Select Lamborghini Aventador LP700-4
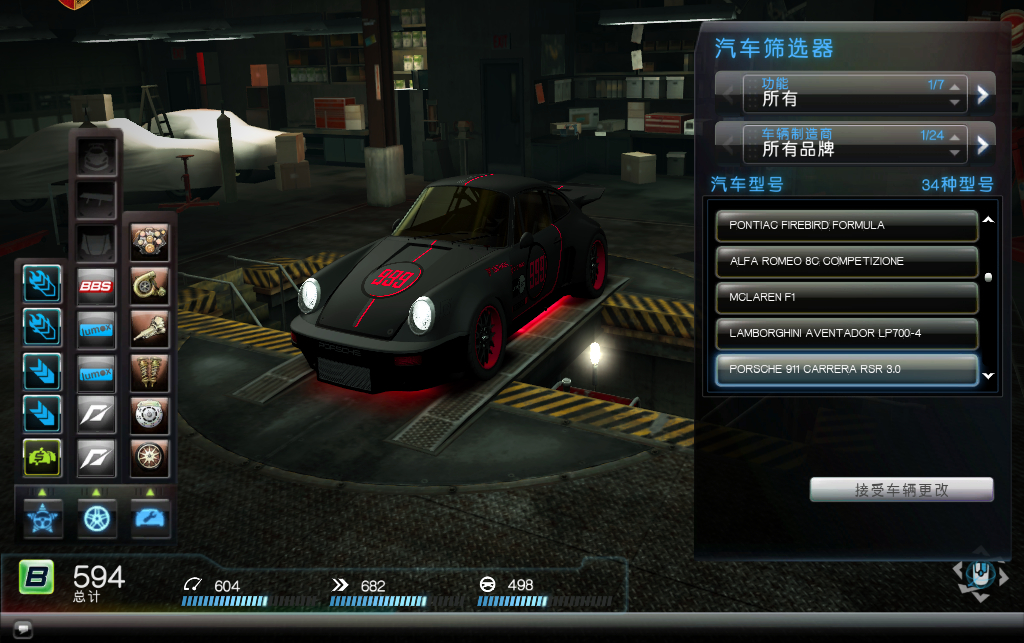 (846, 333)
